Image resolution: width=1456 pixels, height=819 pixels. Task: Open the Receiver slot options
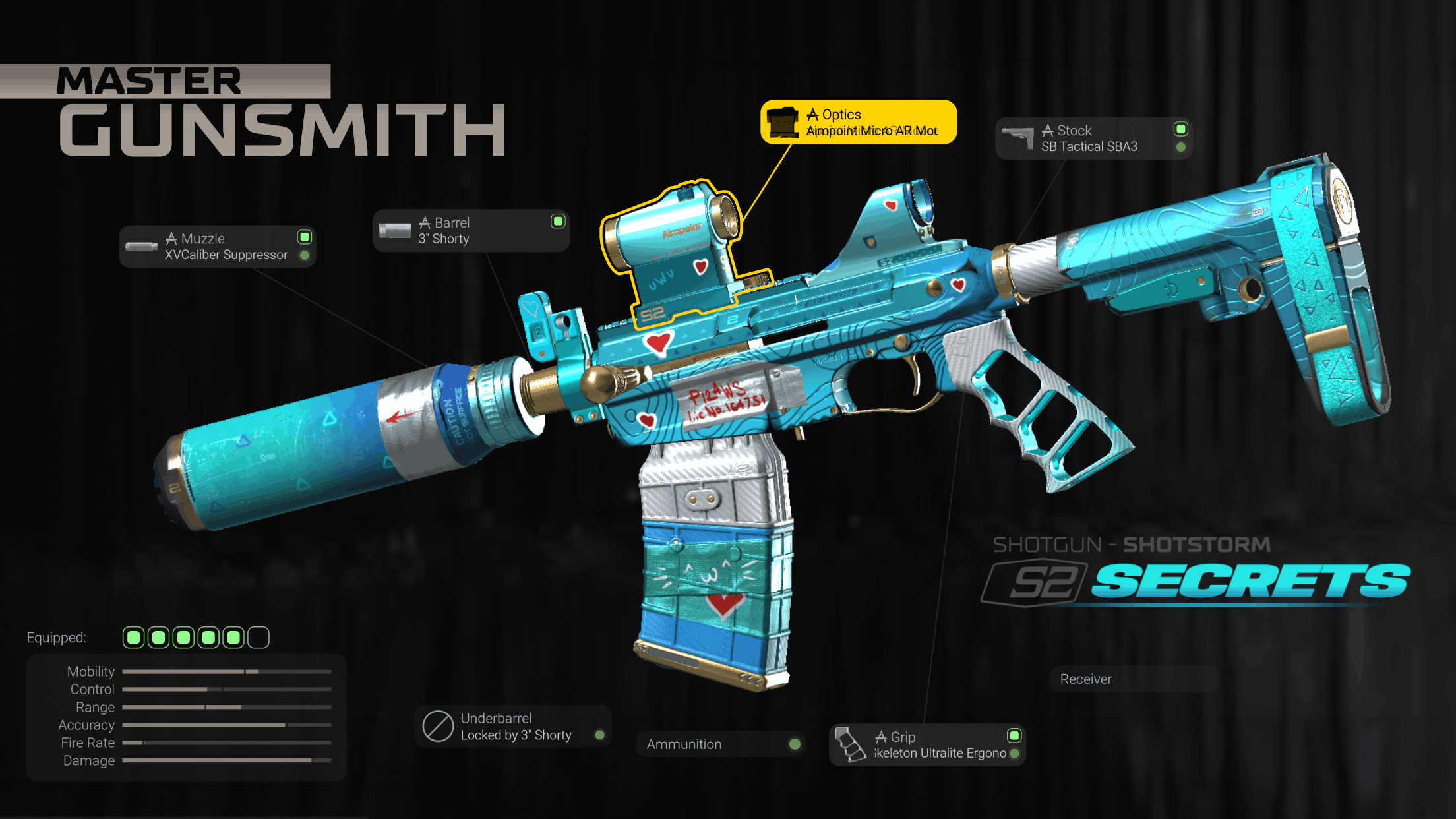click(1134, 679)
